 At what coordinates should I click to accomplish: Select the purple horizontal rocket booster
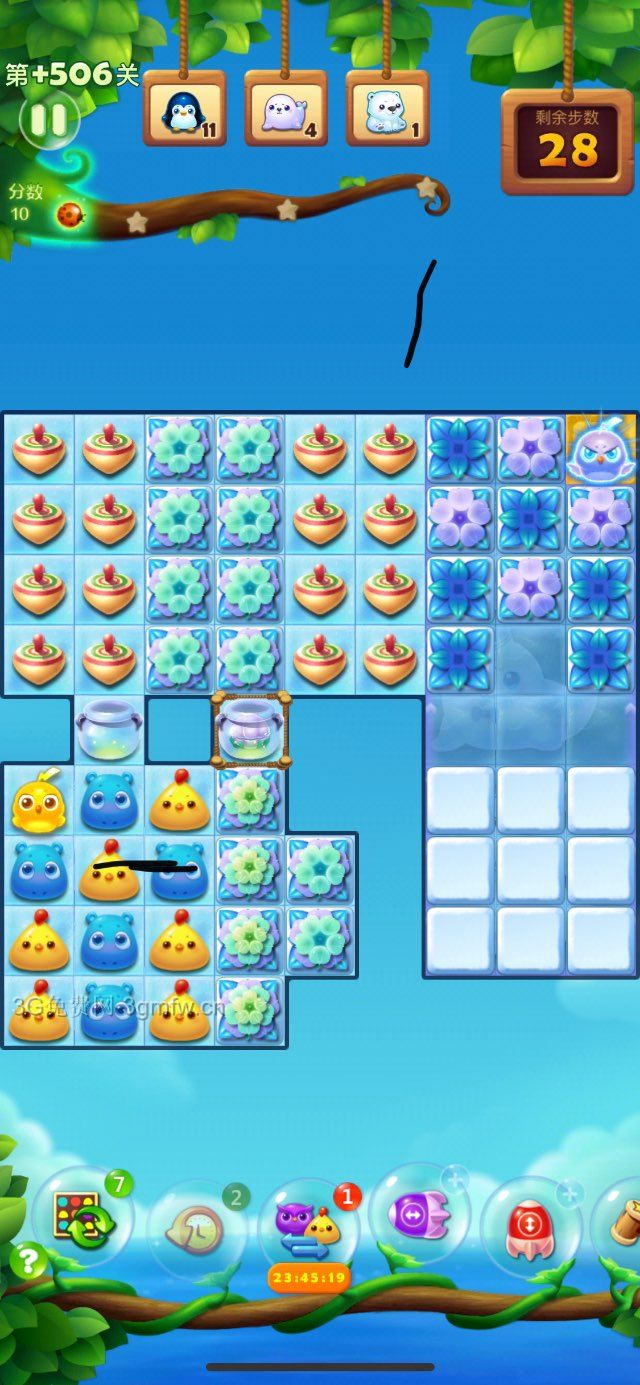pos(419,1214)
